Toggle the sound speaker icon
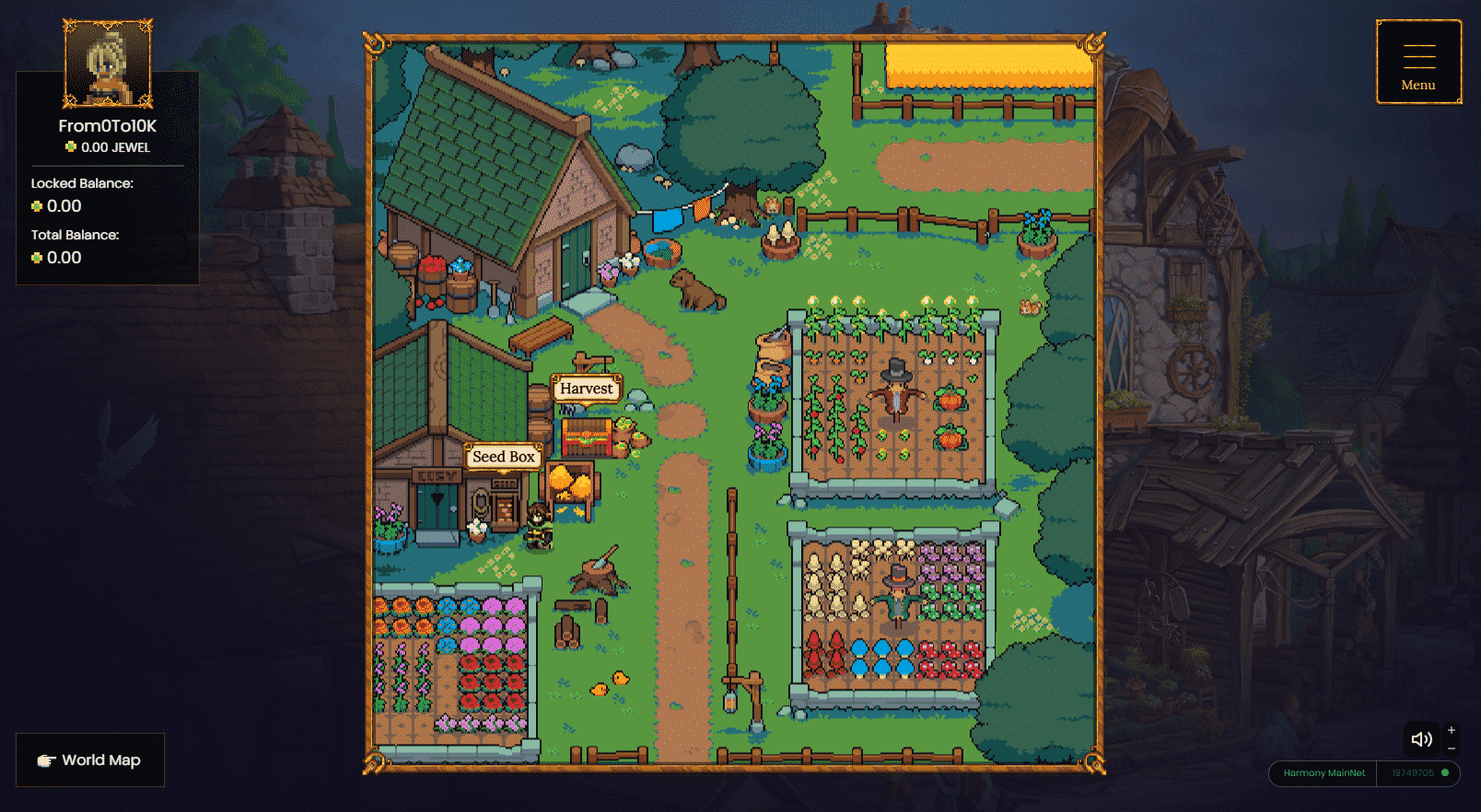The image size is (1481, 812). click(x=1421, y=739)
